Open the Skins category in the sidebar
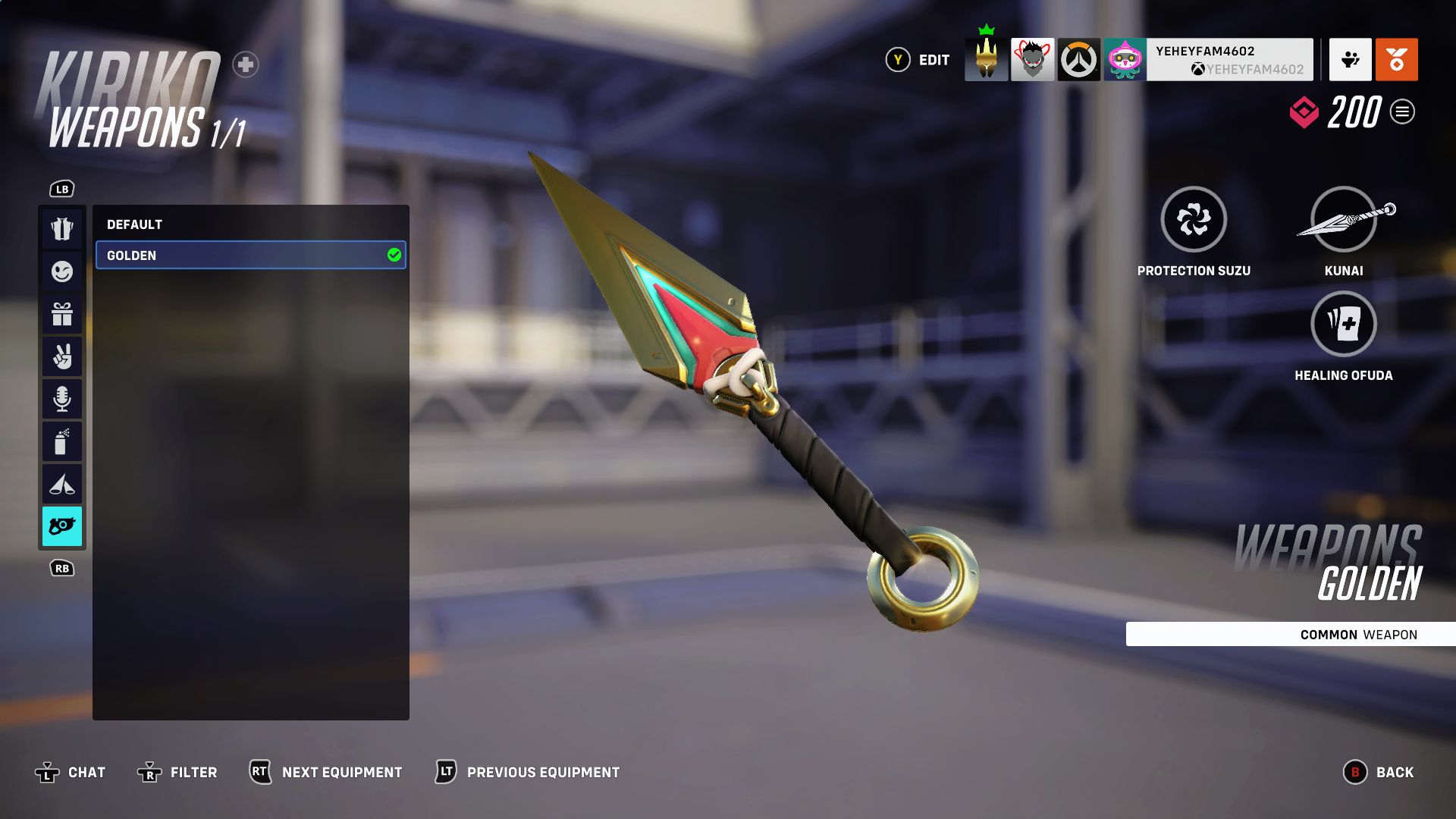Viewport: 1456px width, 819px height. point(62,229)
